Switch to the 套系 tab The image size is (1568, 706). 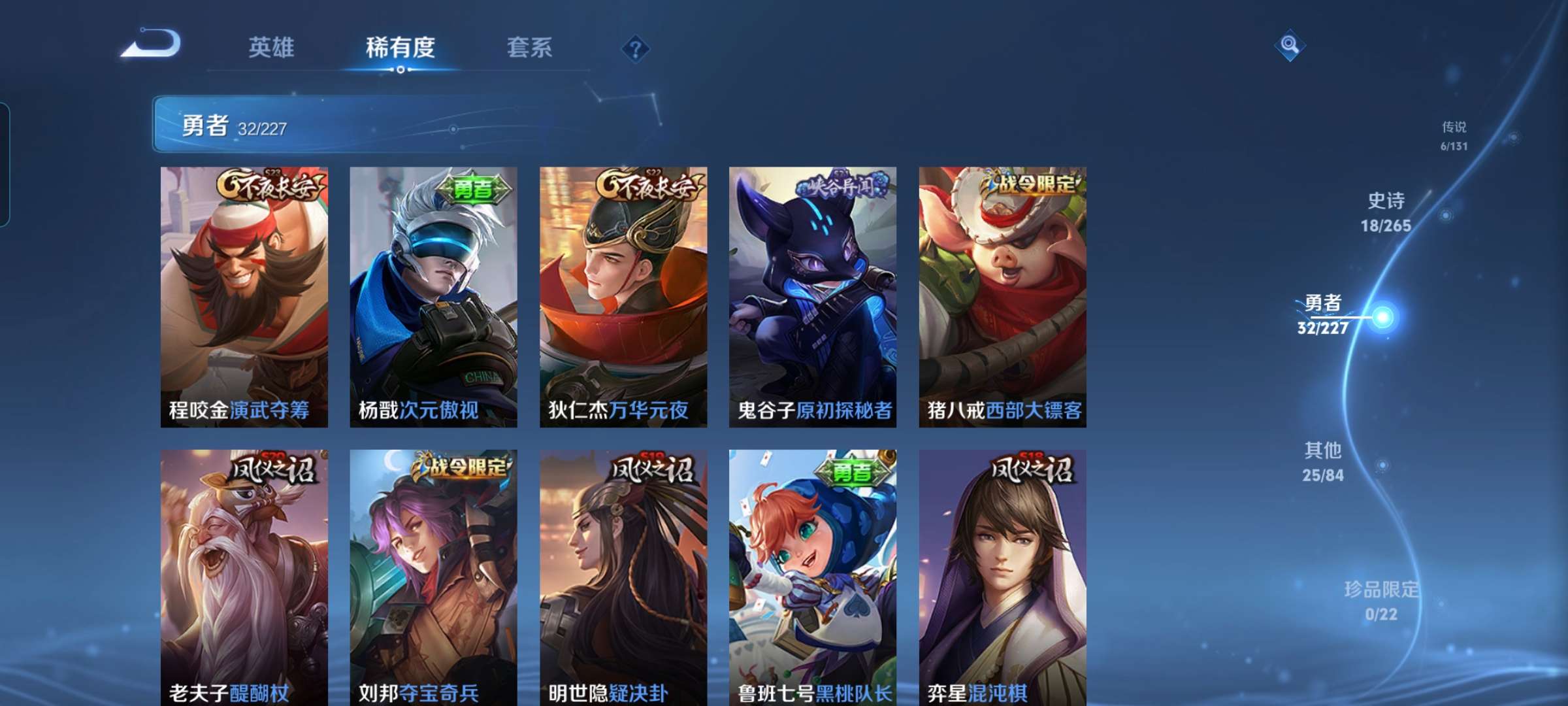pyautogui.click(x=529, y=48)
